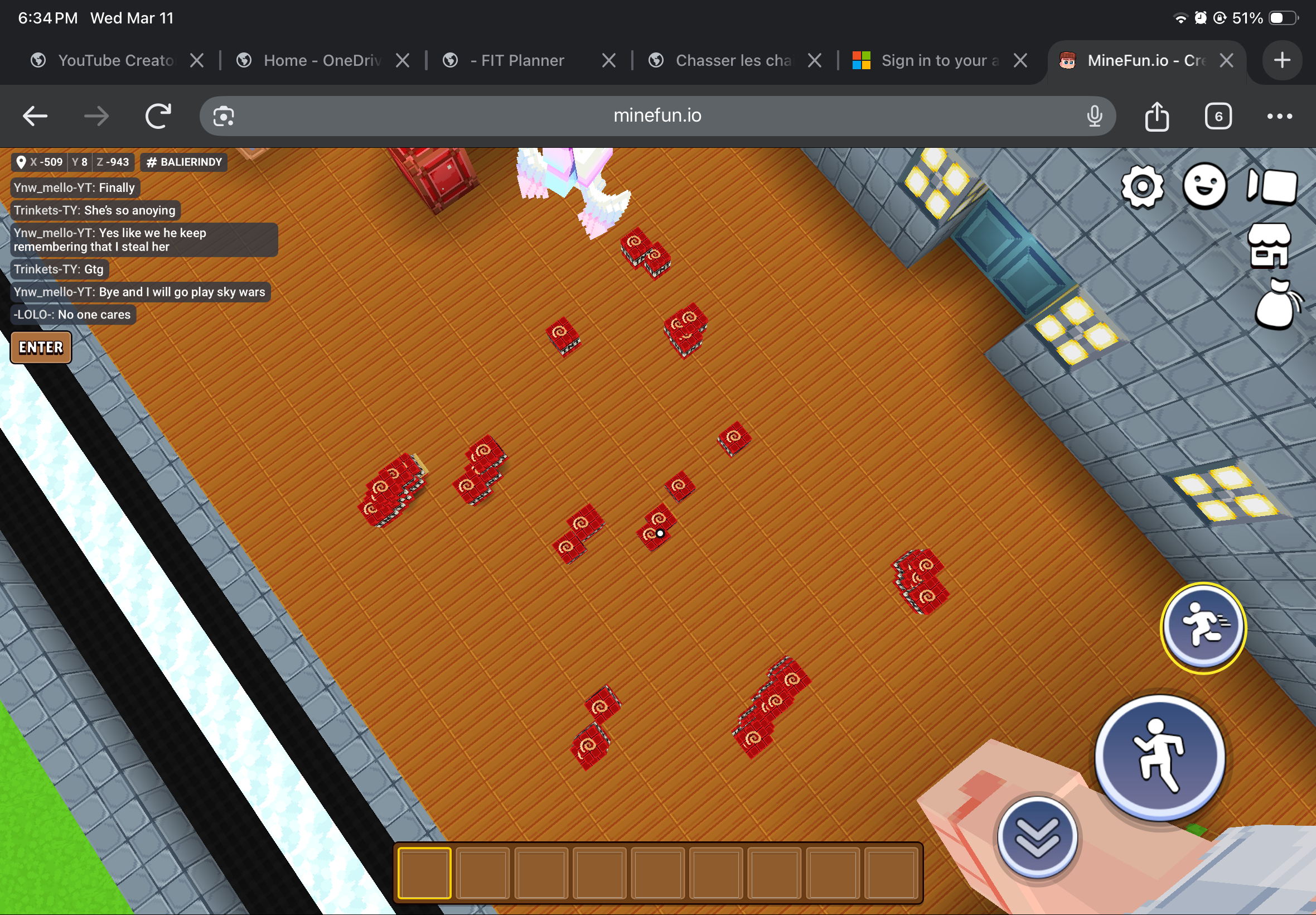Open the emote smiley face menu
This screenshot has width=1316, height=915.
(x=1204, y=186)
